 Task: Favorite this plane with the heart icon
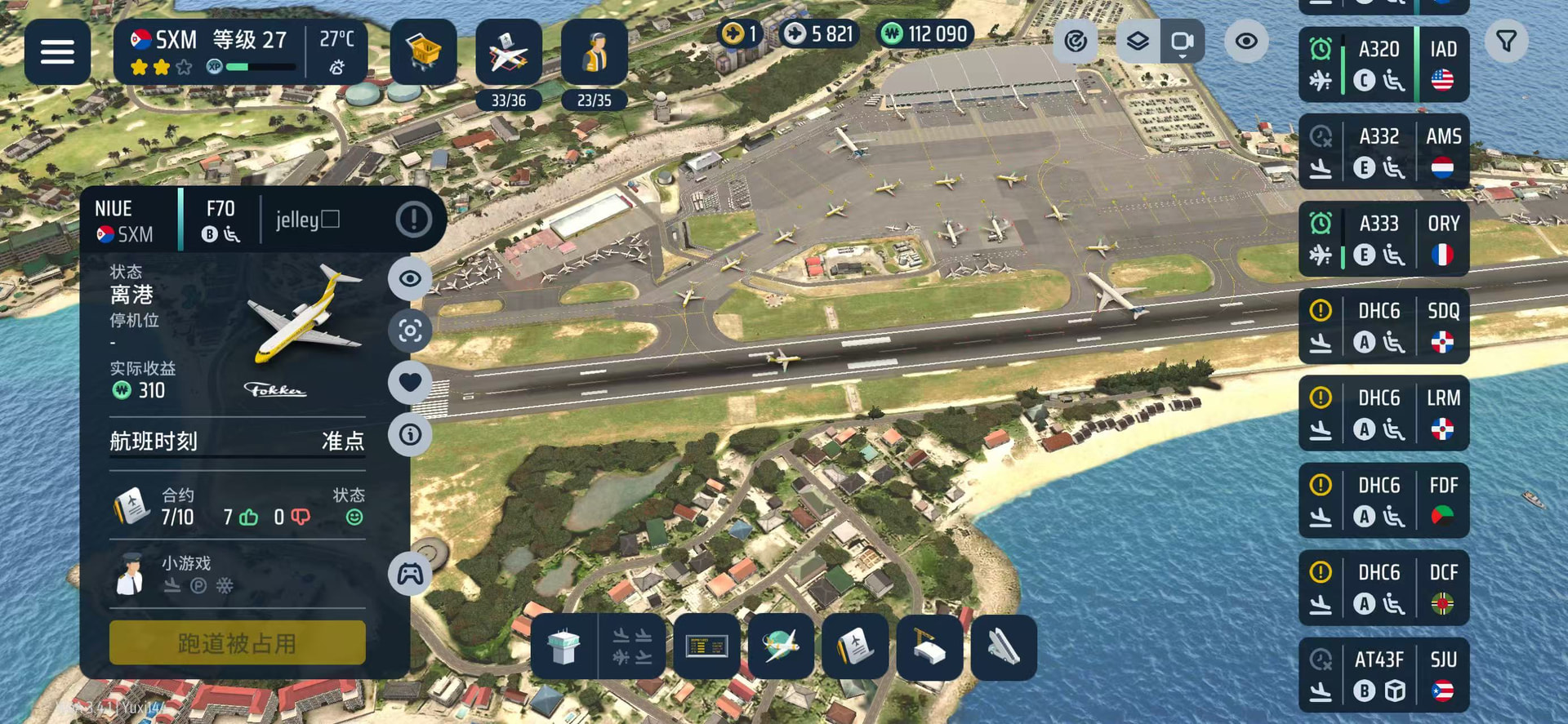point(410,382)
